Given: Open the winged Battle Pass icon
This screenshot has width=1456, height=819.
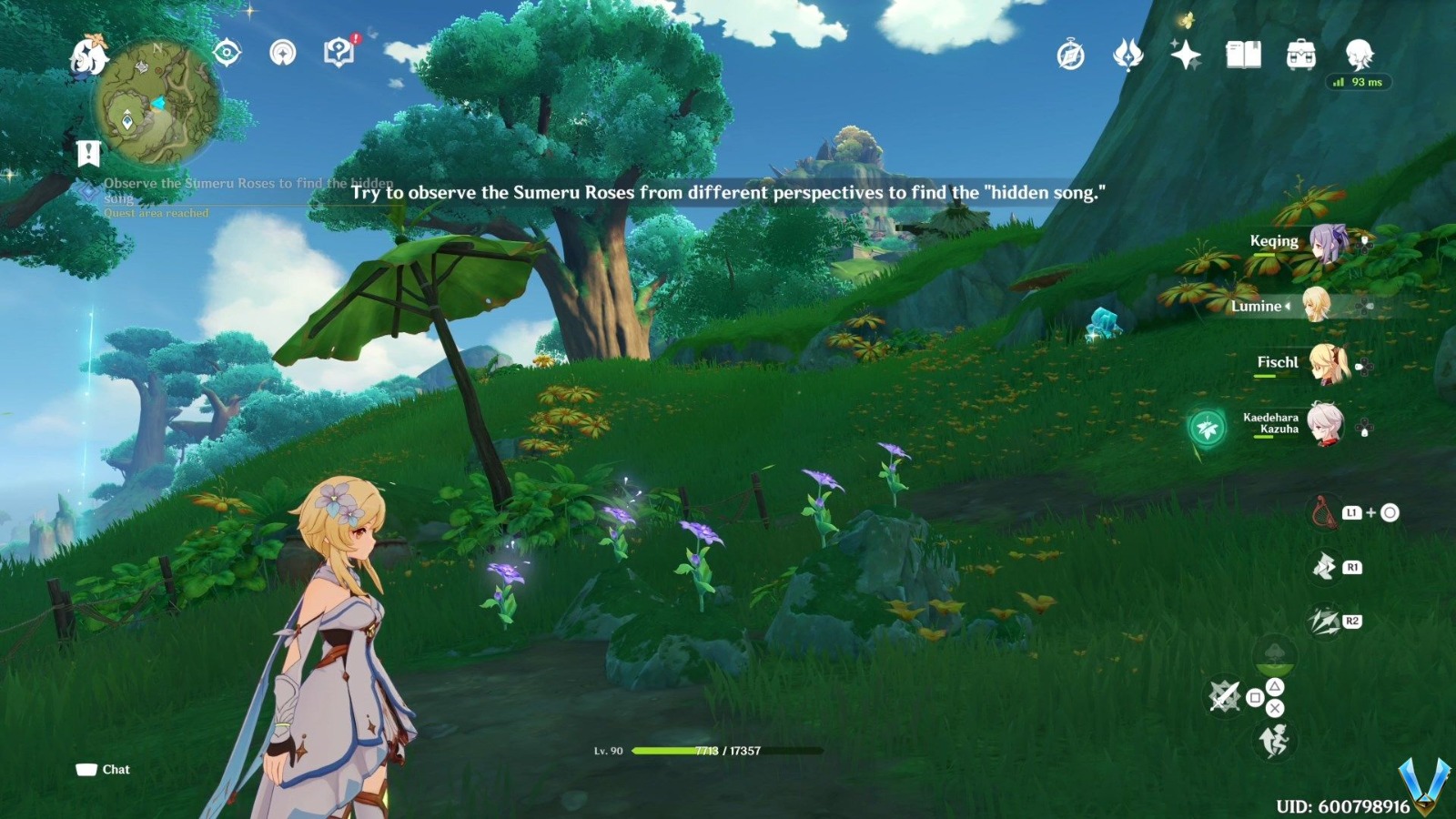Looking at the screenshot, I should pos(1127,56).
